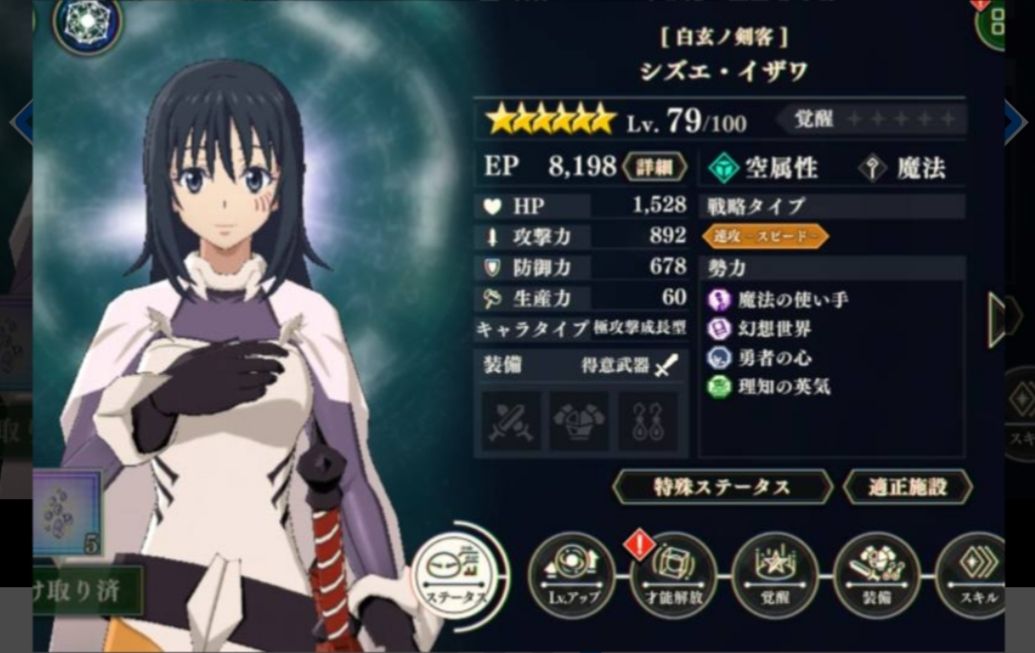The image size is (1035, 653).
Task: Tap the 魔法の使い手 faction entry
Action: point(781,299)
